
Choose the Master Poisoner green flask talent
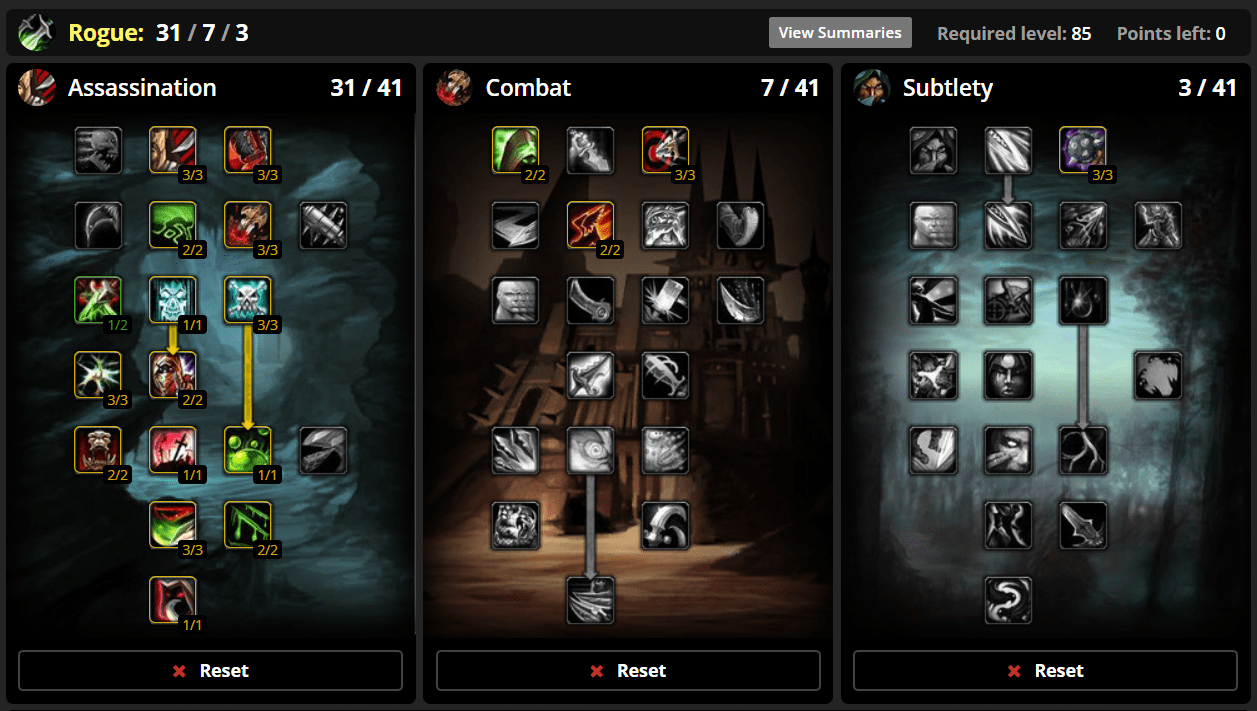pyautogui.click(x=248, y=450)
